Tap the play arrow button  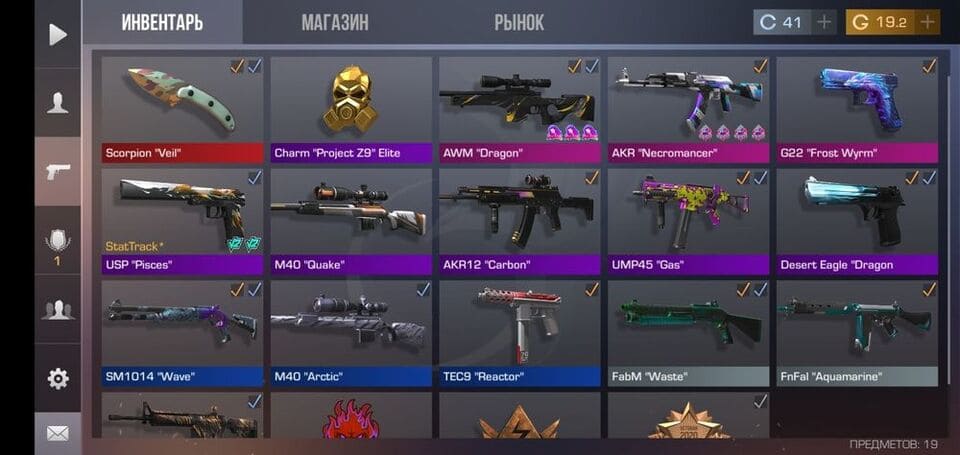click(x=57, y=34)
